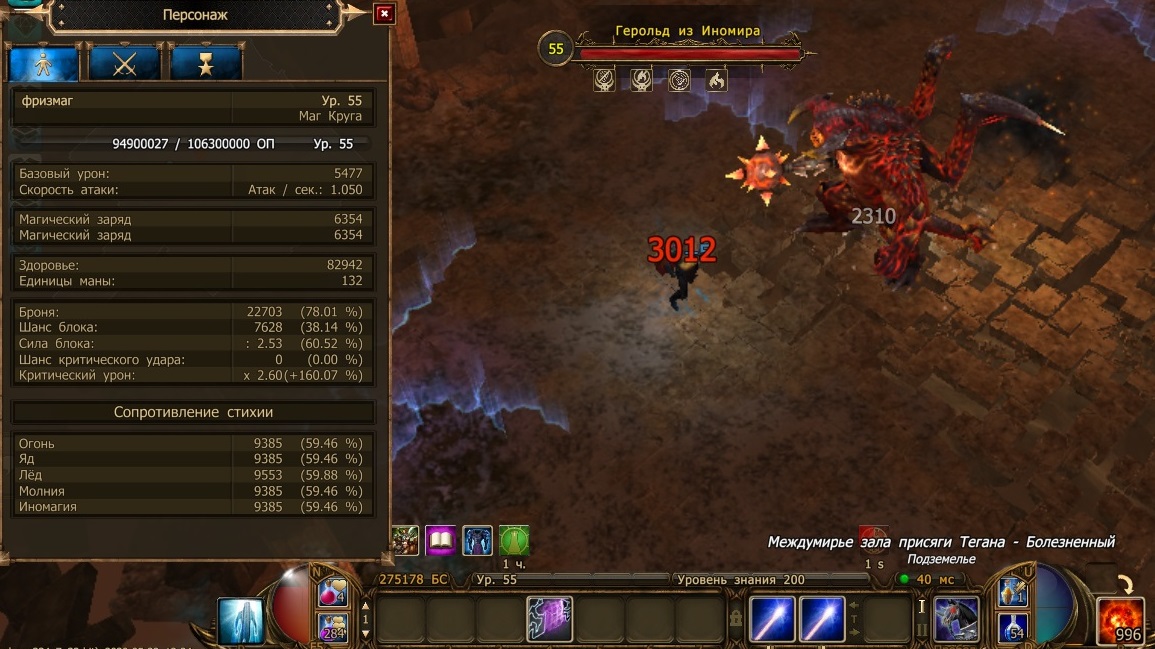Select the green buff icon with timer
The height and width of the screenshot is (649, 1155).
click(513, 541)
